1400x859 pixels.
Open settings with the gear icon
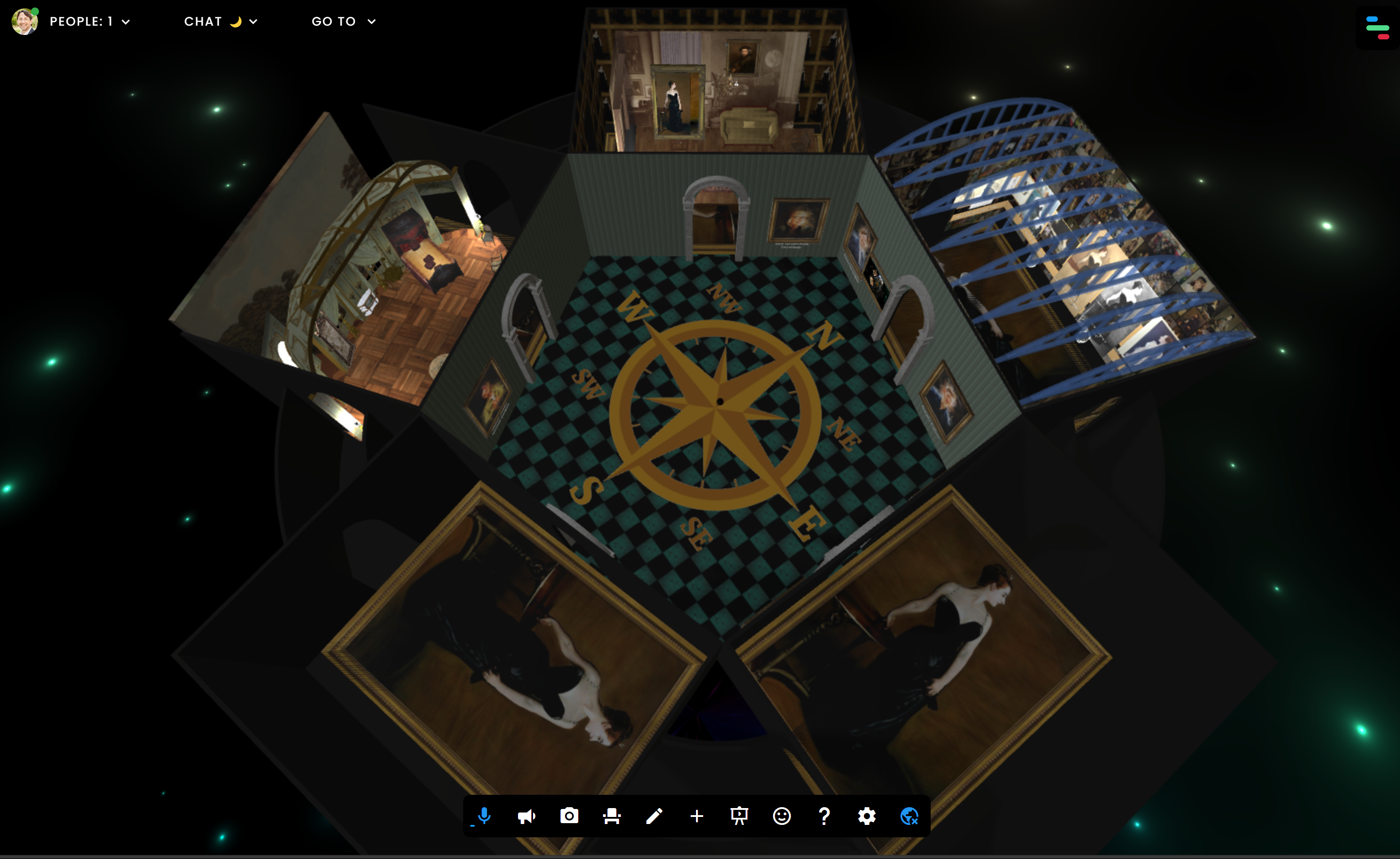(866, 816)
